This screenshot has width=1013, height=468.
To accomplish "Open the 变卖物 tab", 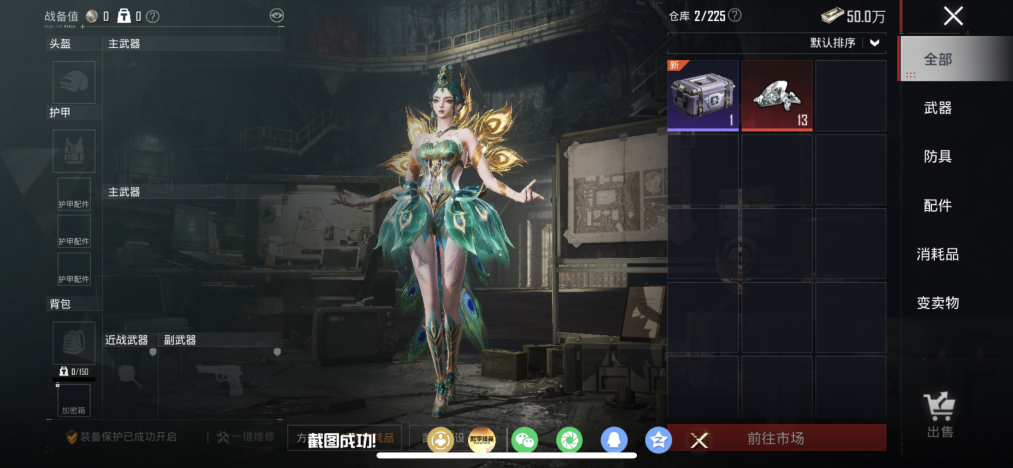I will (x=938, y=302).
